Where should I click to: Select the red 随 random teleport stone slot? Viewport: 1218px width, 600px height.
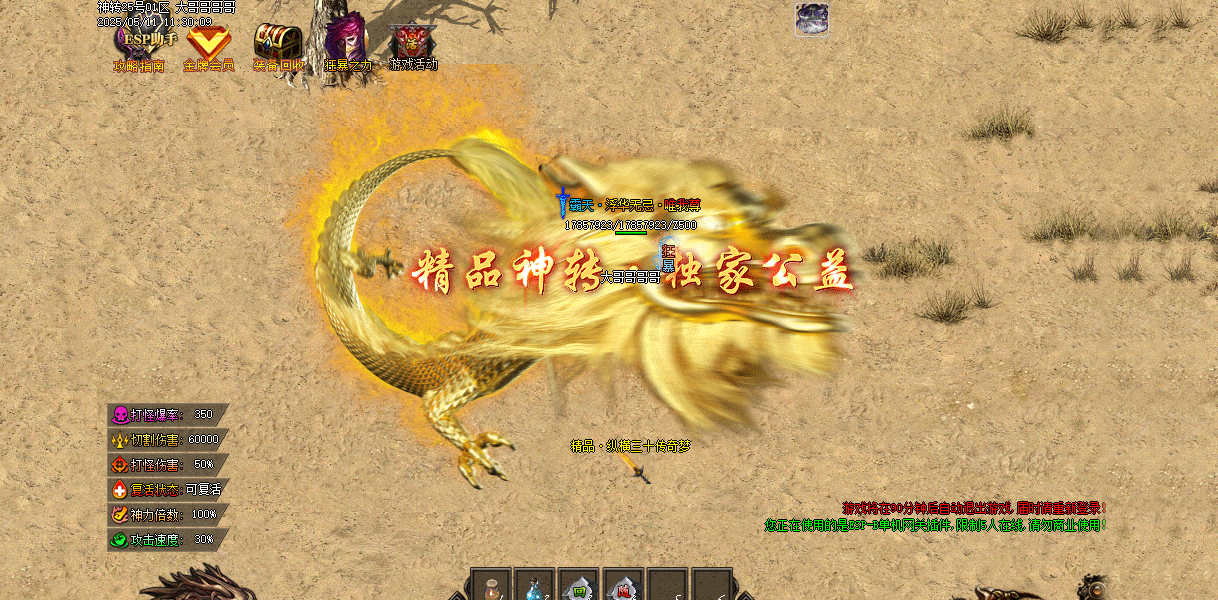(x=624, y=587)
